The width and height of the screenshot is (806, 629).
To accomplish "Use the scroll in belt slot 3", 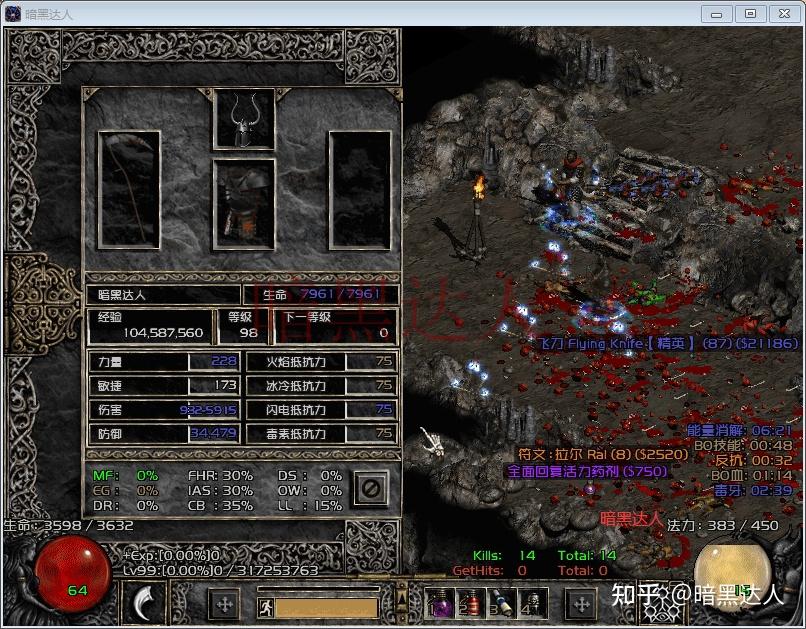I will coord(502,603).
